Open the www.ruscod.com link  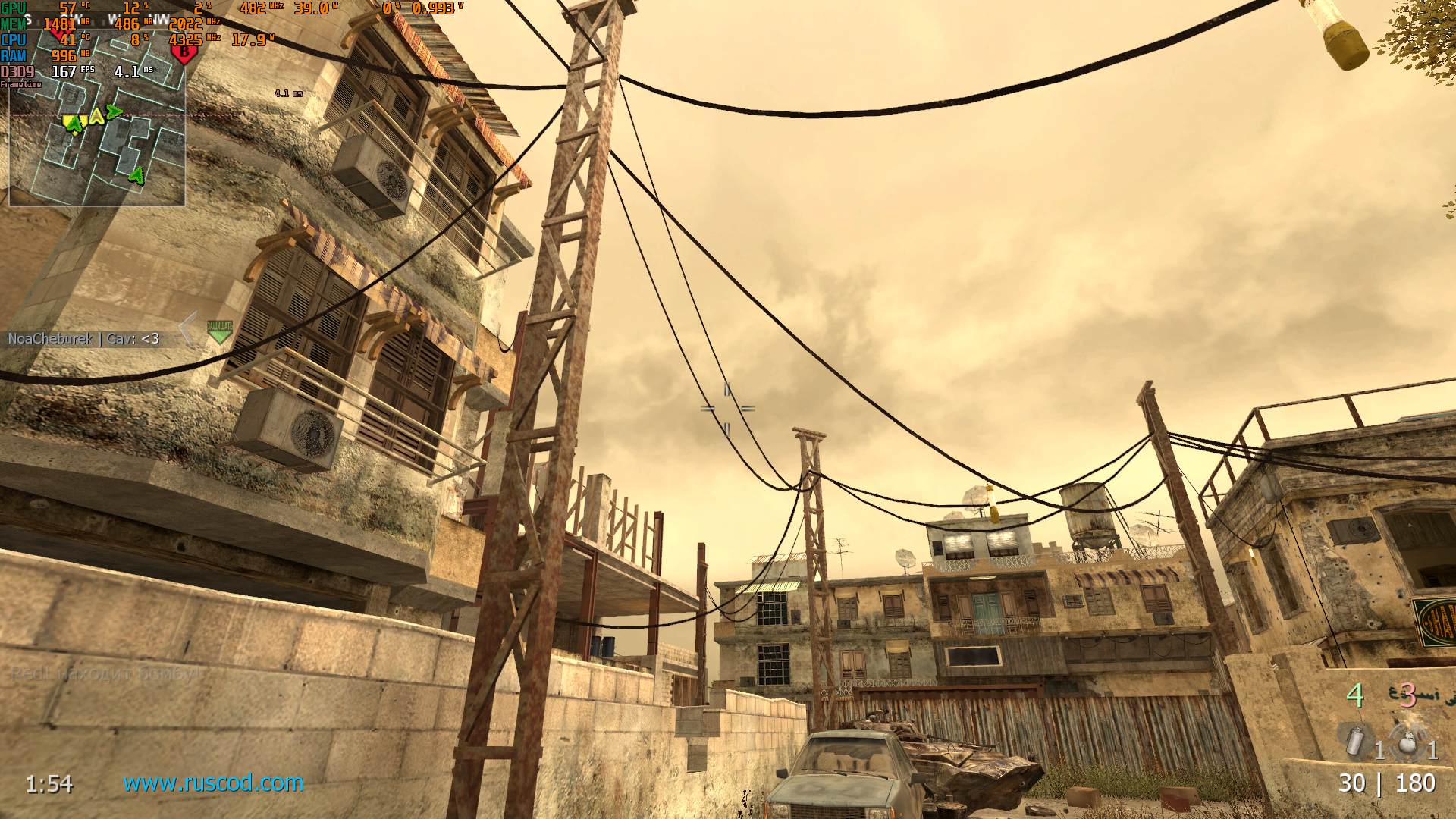tap(213, 783)
